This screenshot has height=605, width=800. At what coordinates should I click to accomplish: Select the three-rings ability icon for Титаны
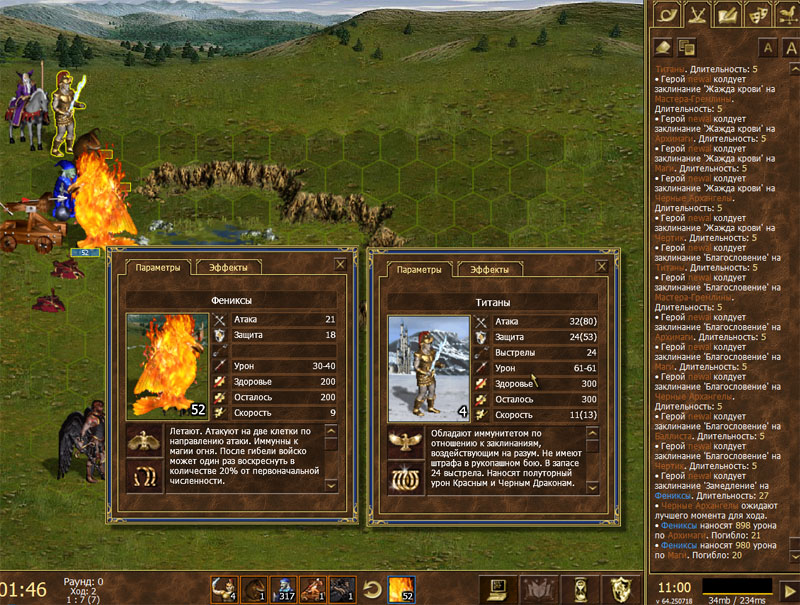coord(405,476)
